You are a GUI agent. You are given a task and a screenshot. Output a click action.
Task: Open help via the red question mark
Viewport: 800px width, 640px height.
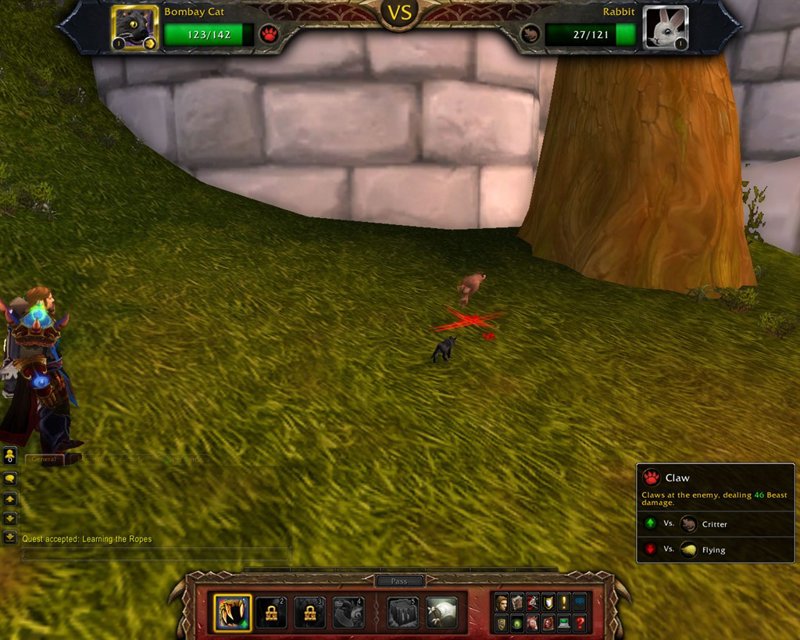[580, 623]
